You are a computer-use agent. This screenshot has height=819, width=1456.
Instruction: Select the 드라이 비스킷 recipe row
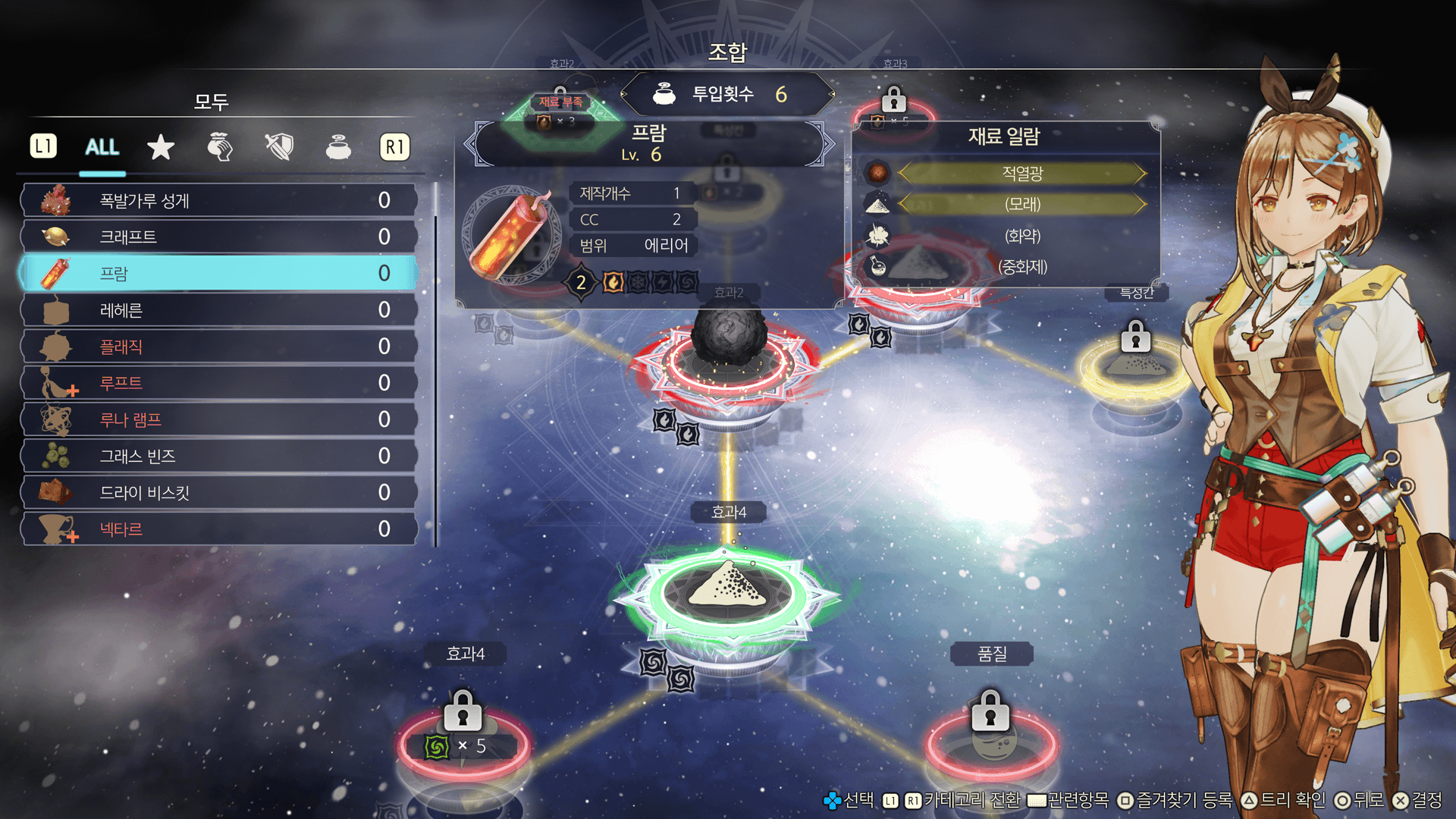[220, 492]
